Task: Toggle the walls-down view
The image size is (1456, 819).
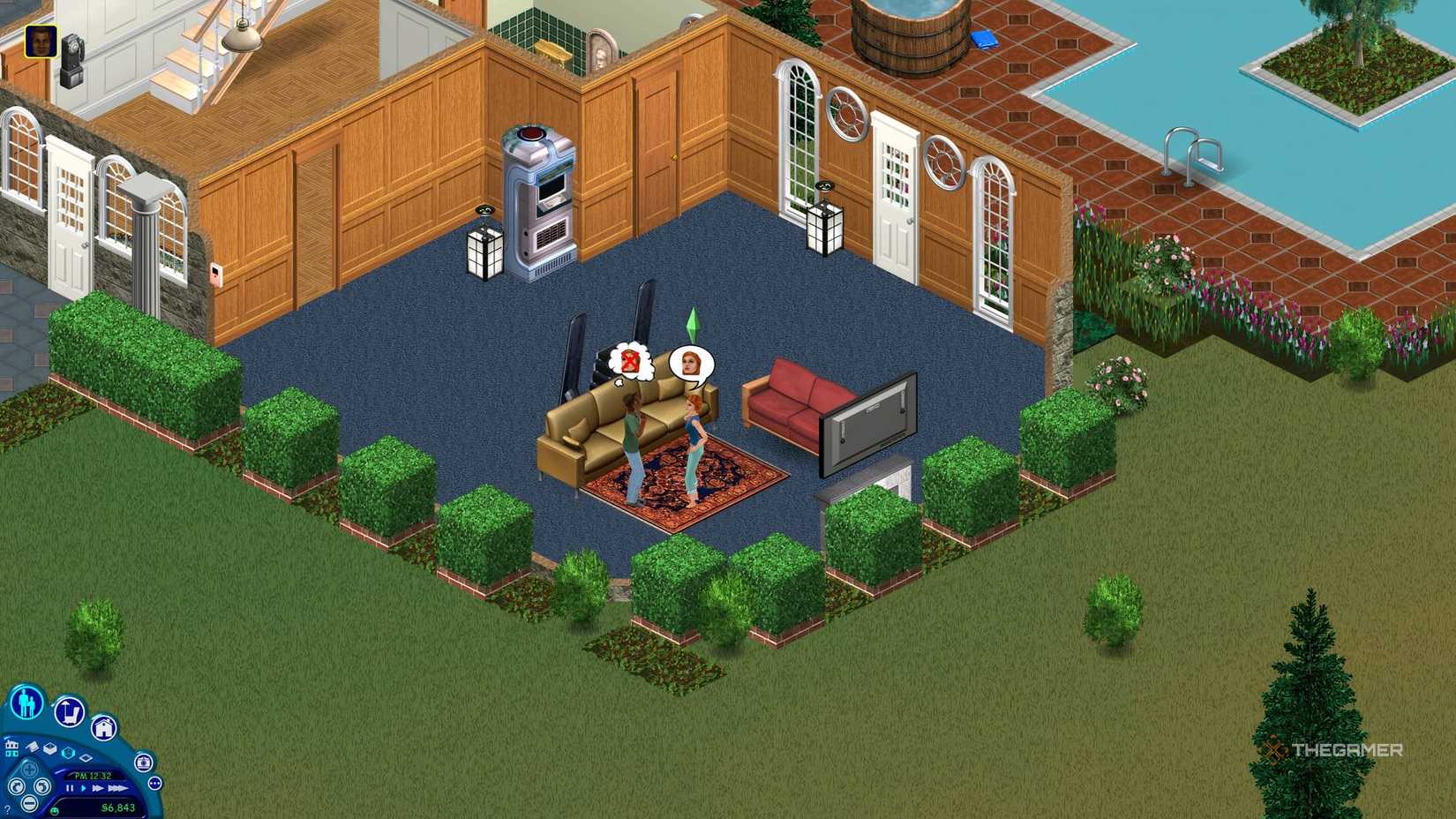Action: pos(34,748)
